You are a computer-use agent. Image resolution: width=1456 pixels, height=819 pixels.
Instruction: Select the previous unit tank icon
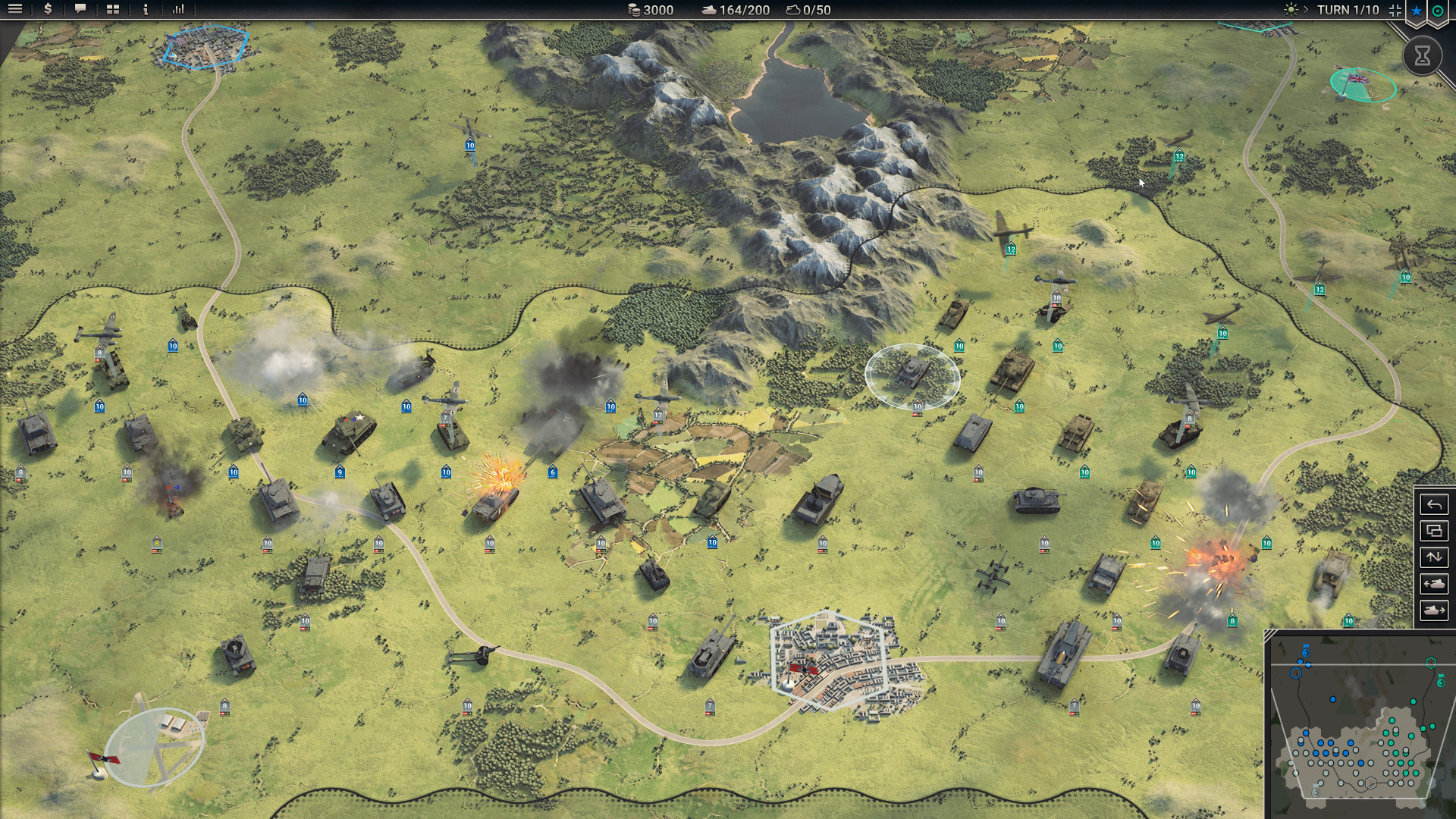[1433, 585]
